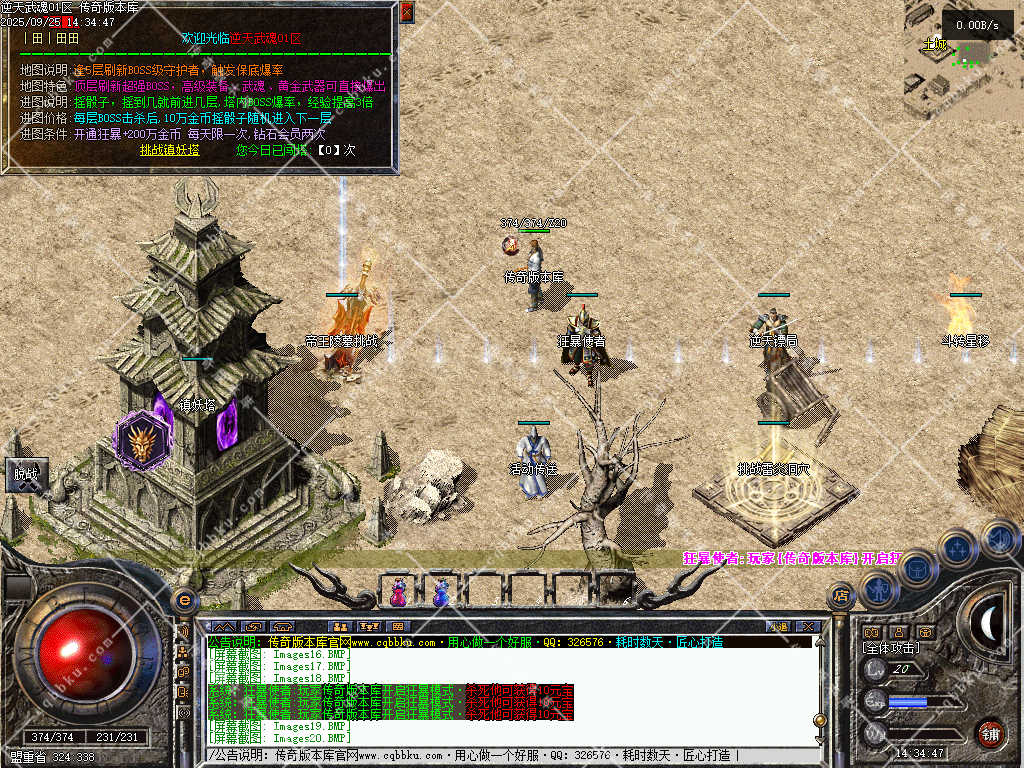
Task: Open the character equipment round button
Action: pyautogui.click(x=878, y=590)
